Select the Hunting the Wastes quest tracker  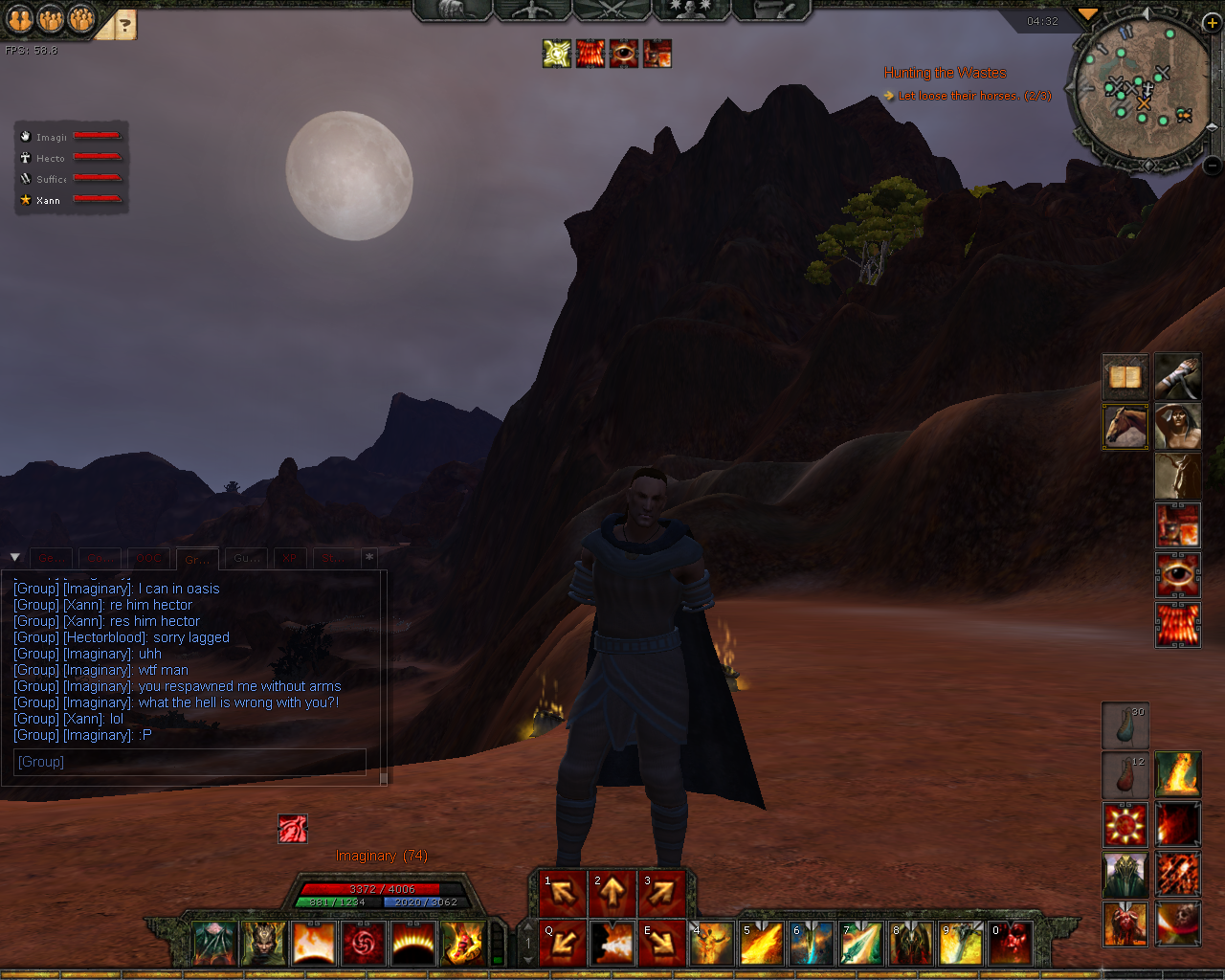click(945, 73)
